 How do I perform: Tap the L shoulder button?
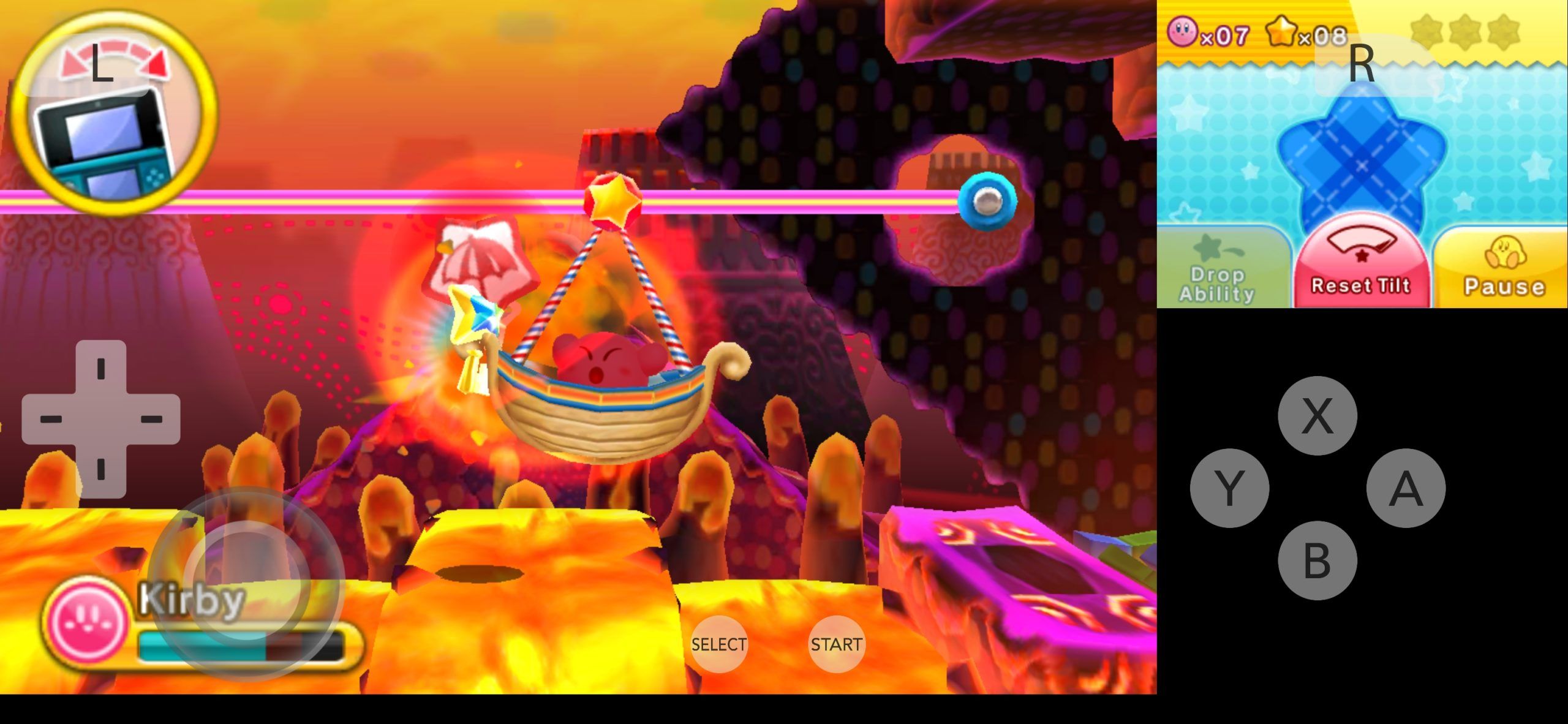(x=101, y=61)
